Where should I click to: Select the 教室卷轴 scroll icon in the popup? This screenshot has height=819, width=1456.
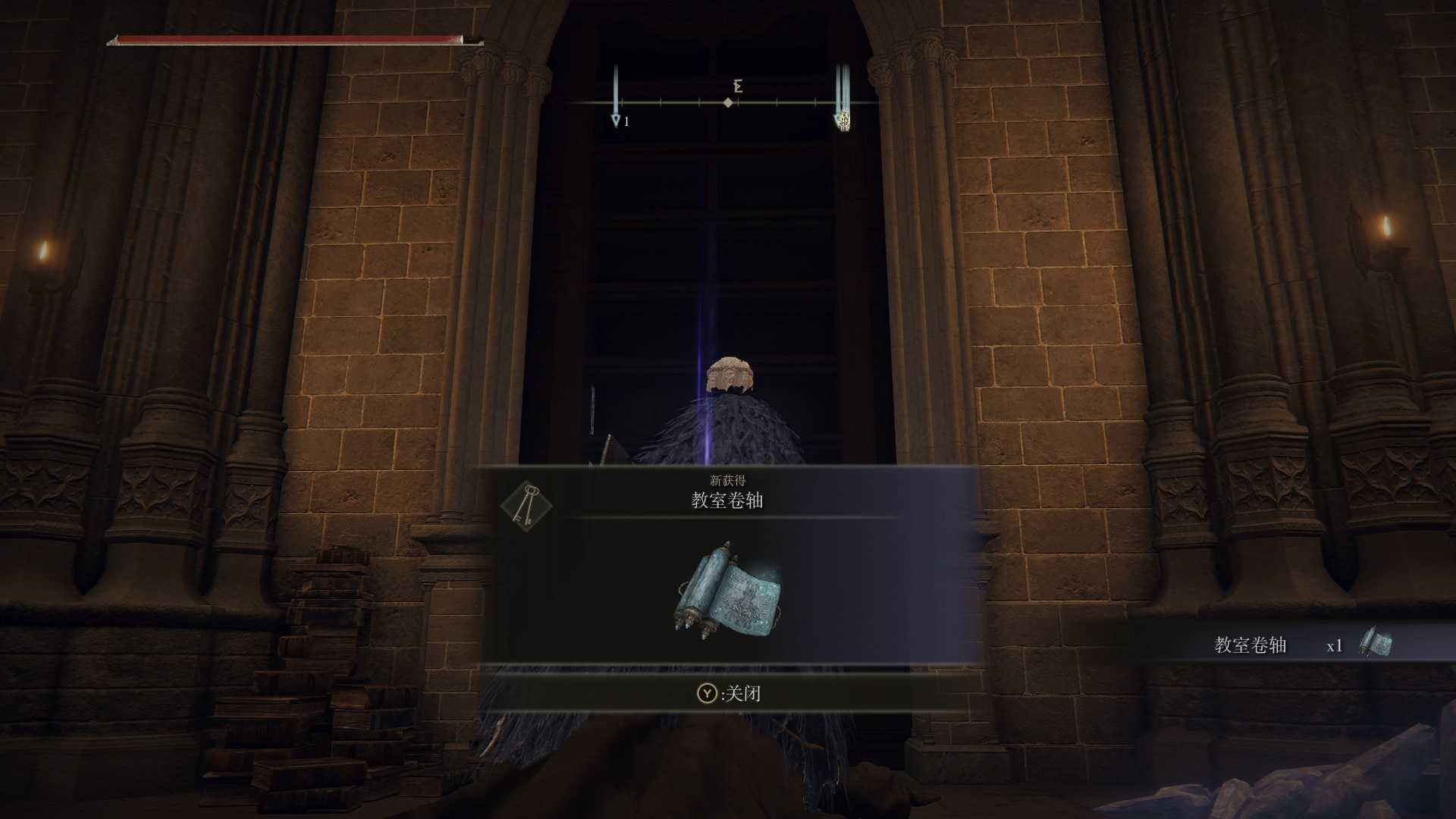[x=728, y=591]
